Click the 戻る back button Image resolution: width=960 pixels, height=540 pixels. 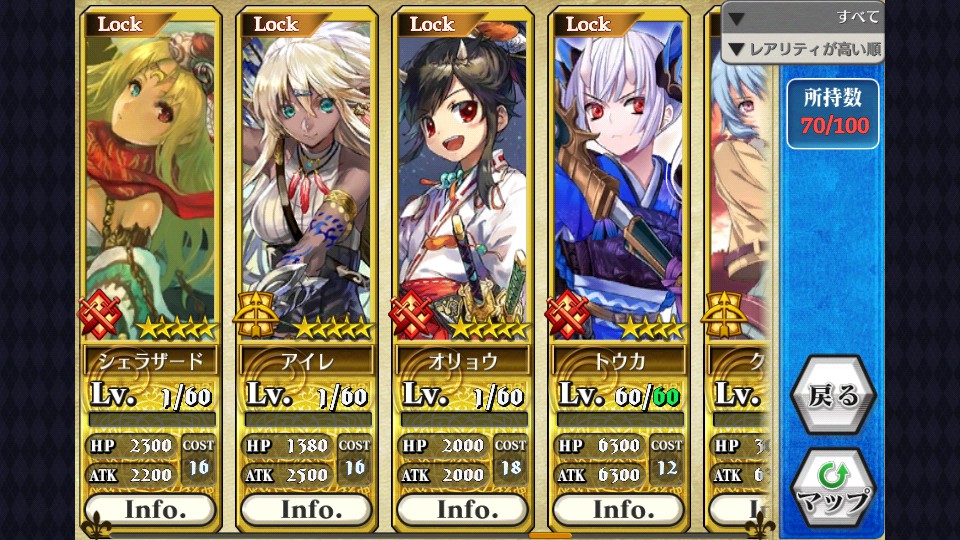tap(833, 395)
